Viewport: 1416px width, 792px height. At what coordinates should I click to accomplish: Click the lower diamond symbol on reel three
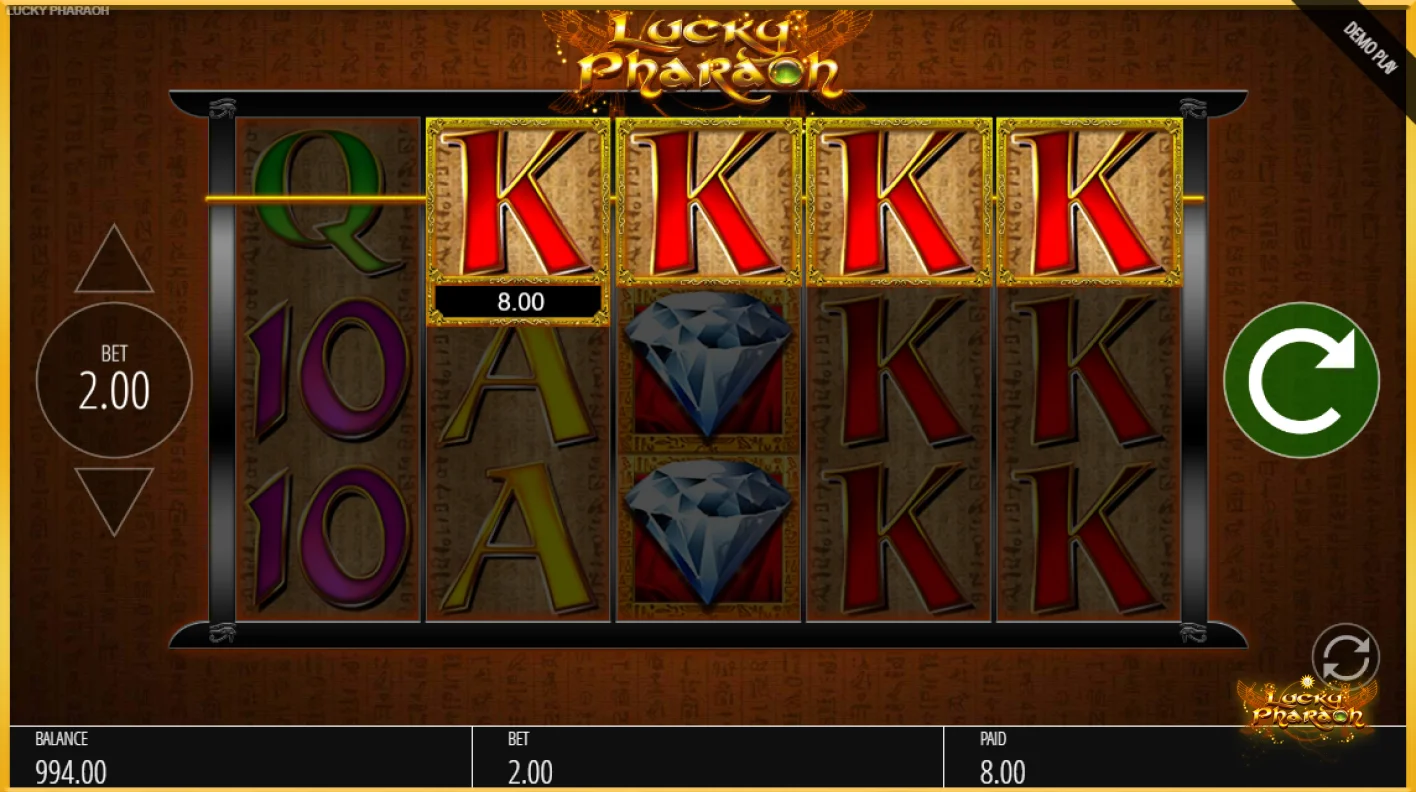point(707,530)
